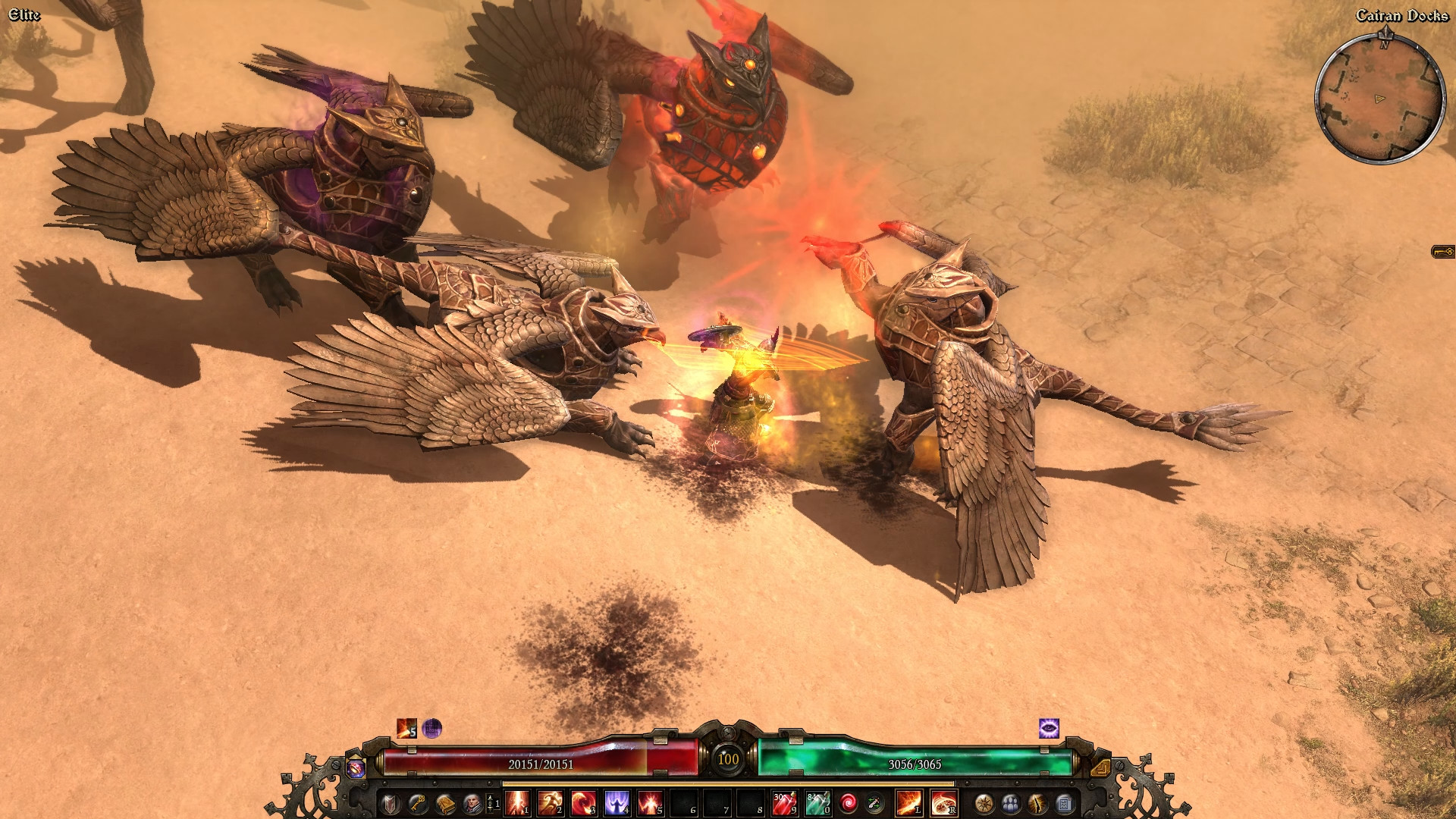Select the right-click skill slot marked R
The width and height of the screenshot is (1456, 819).
tap(944, 803)
